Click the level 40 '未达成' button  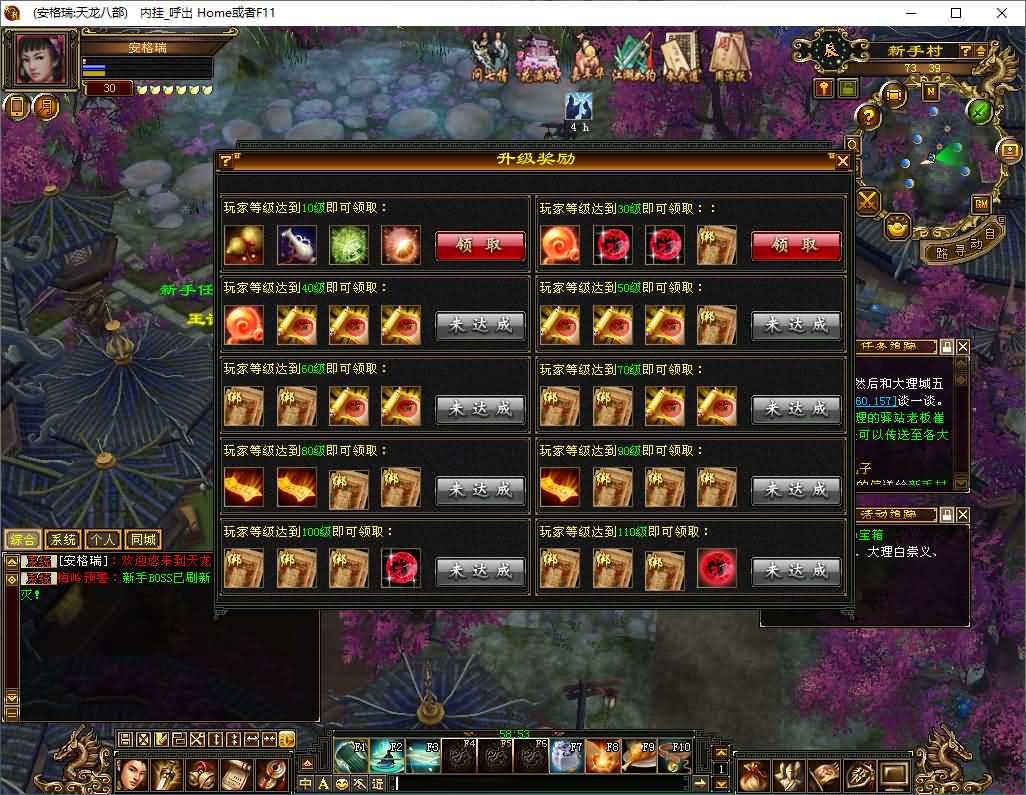[480, 326]
